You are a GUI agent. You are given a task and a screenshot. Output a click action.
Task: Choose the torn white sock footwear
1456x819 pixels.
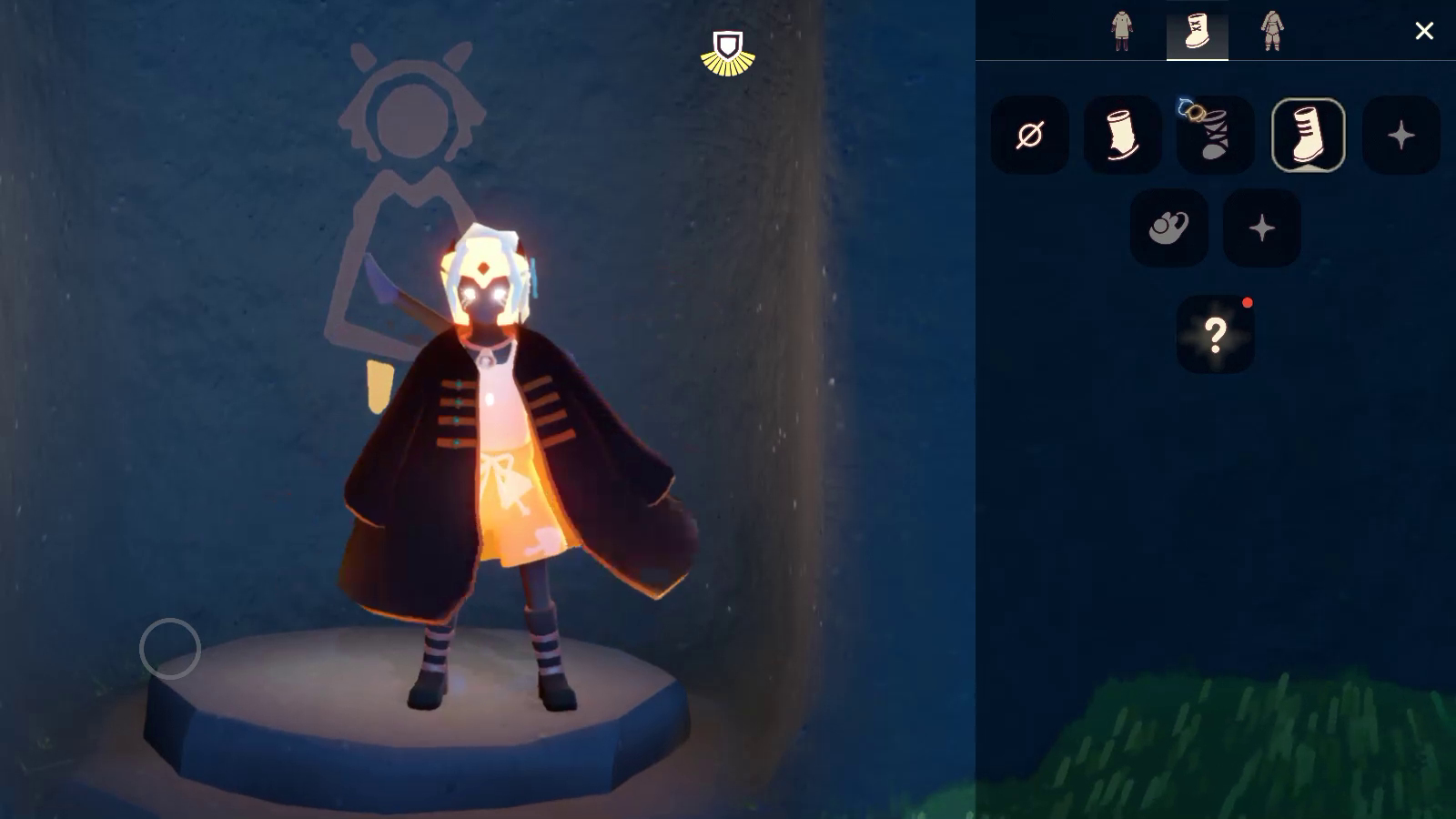click(1123, 136)
